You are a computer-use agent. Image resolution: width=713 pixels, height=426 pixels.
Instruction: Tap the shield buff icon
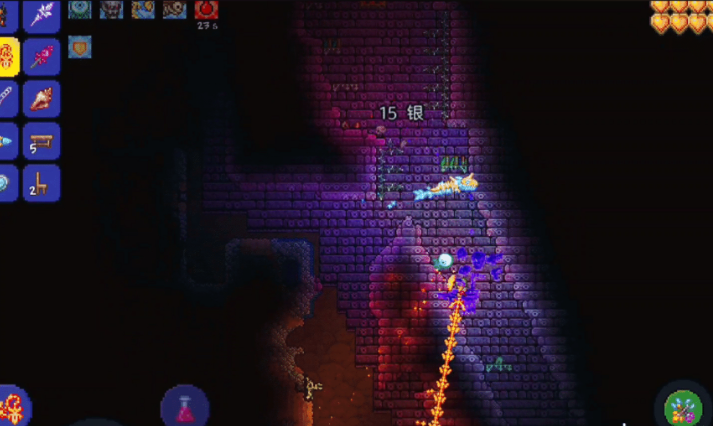(79, 46)
